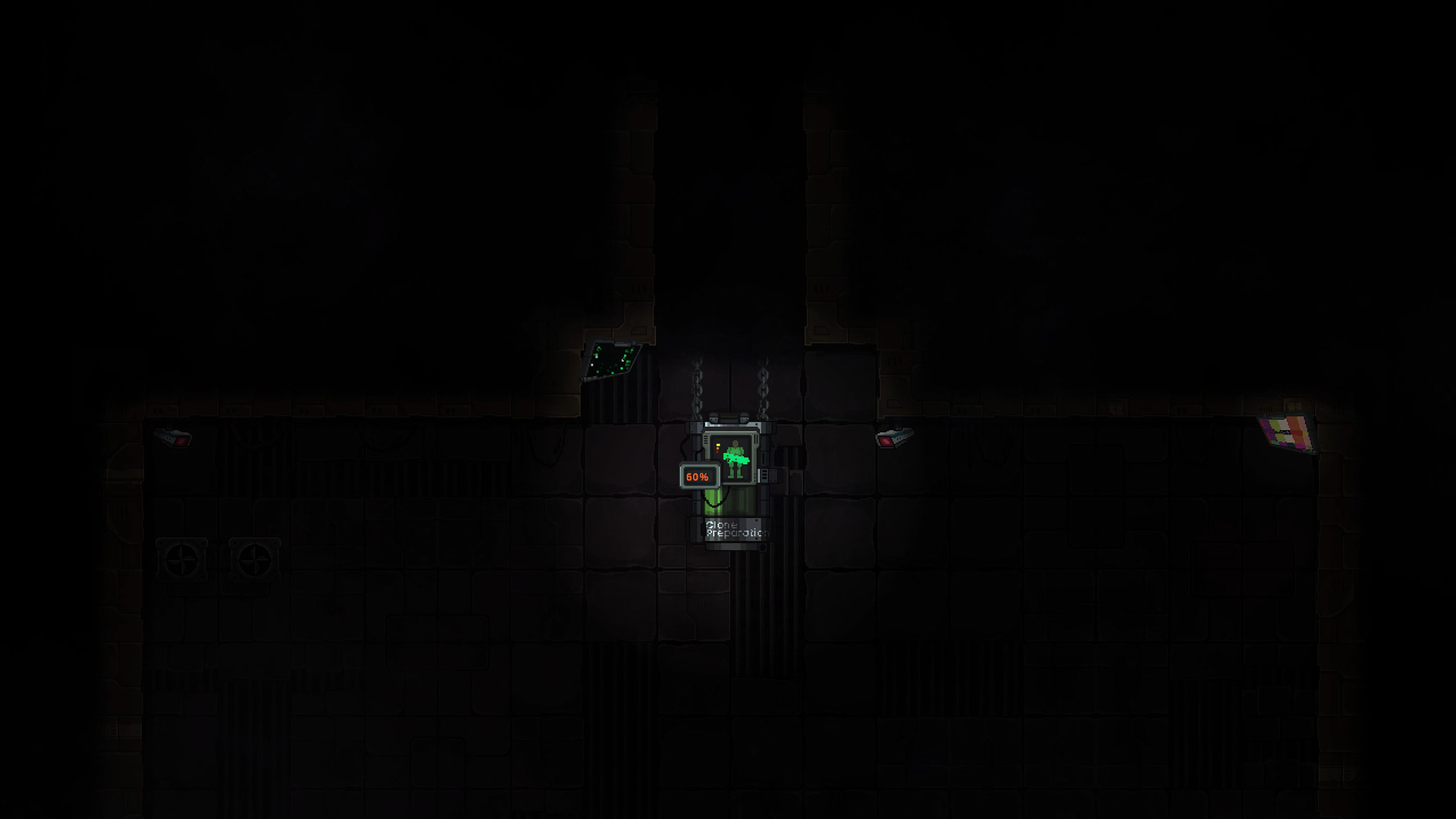Expand the pod's top hatch assembly
Viewport: 1456px width, 819px height.
click(x=730, y=418)
